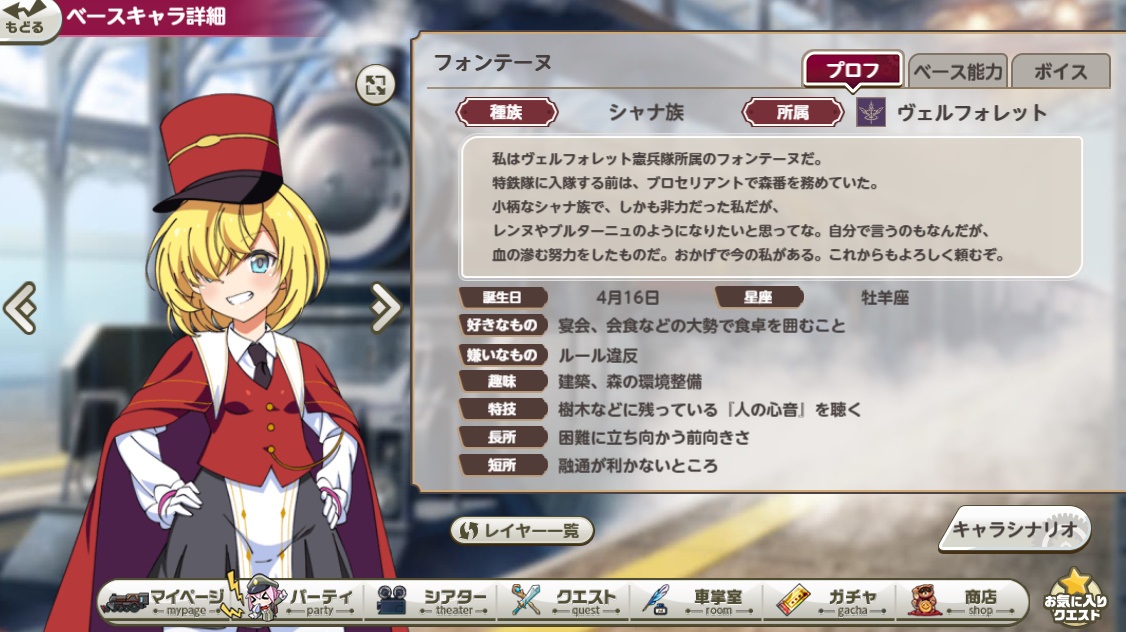Show the previous character with left arrow

(x=20, y=307)
